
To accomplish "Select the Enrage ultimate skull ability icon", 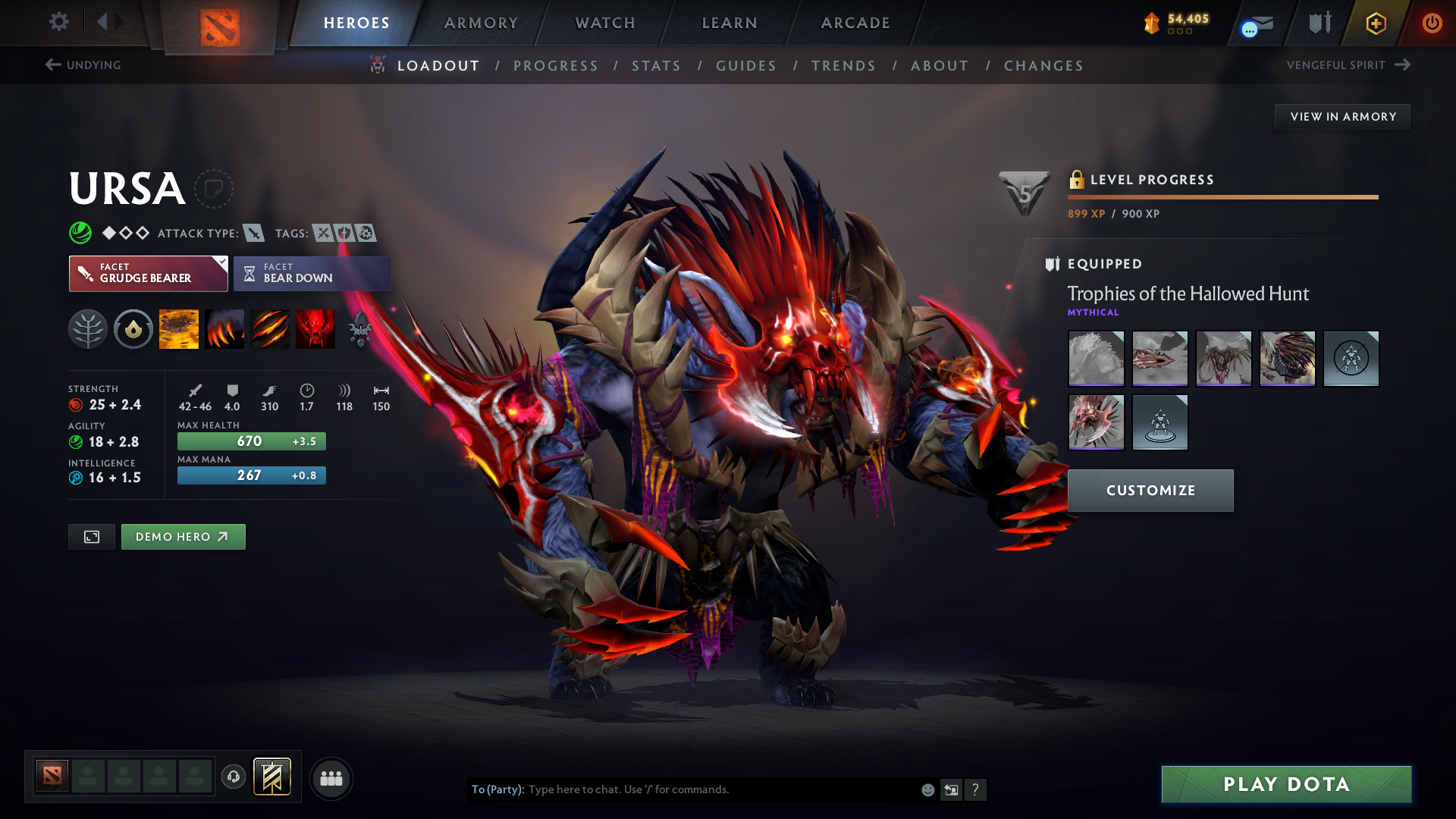I will (x=315, y=328).
